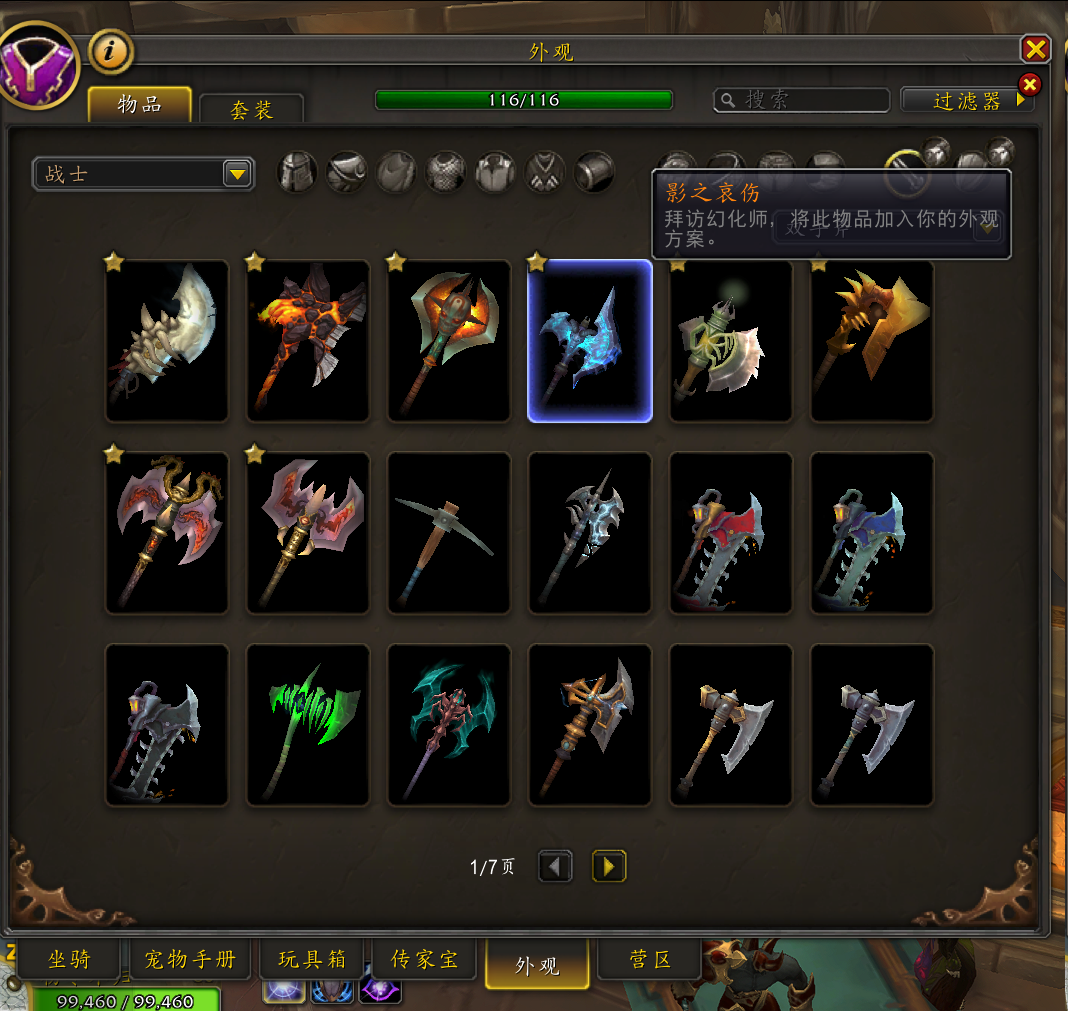Open the 坐骑 mounts tab
The image size is (1068, 1011).
pyautogui.click(x=69, y=961)
